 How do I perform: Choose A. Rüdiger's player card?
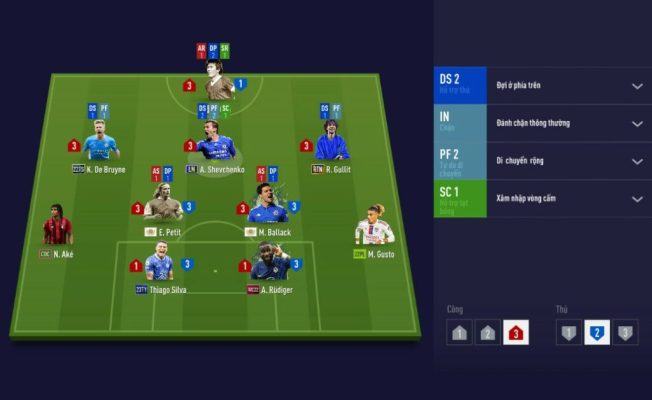pos(270,264)
